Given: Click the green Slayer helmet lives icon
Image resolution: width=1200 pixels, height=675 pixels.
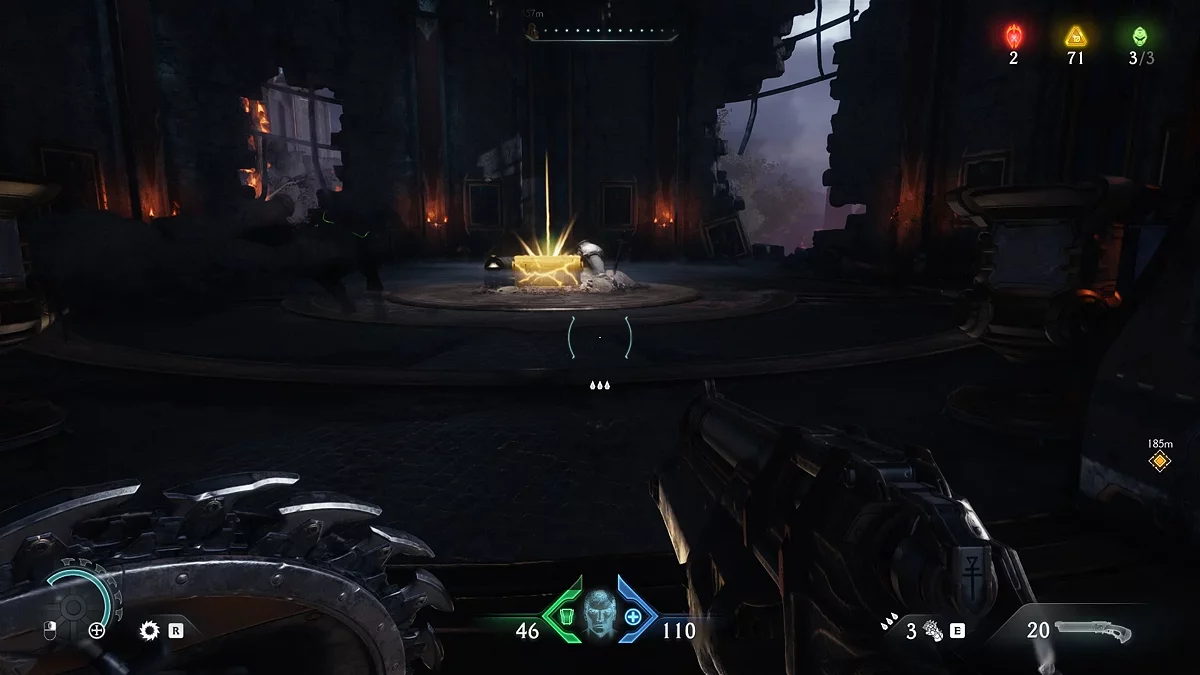Looking at the screenshot, I should point(1141,36).
